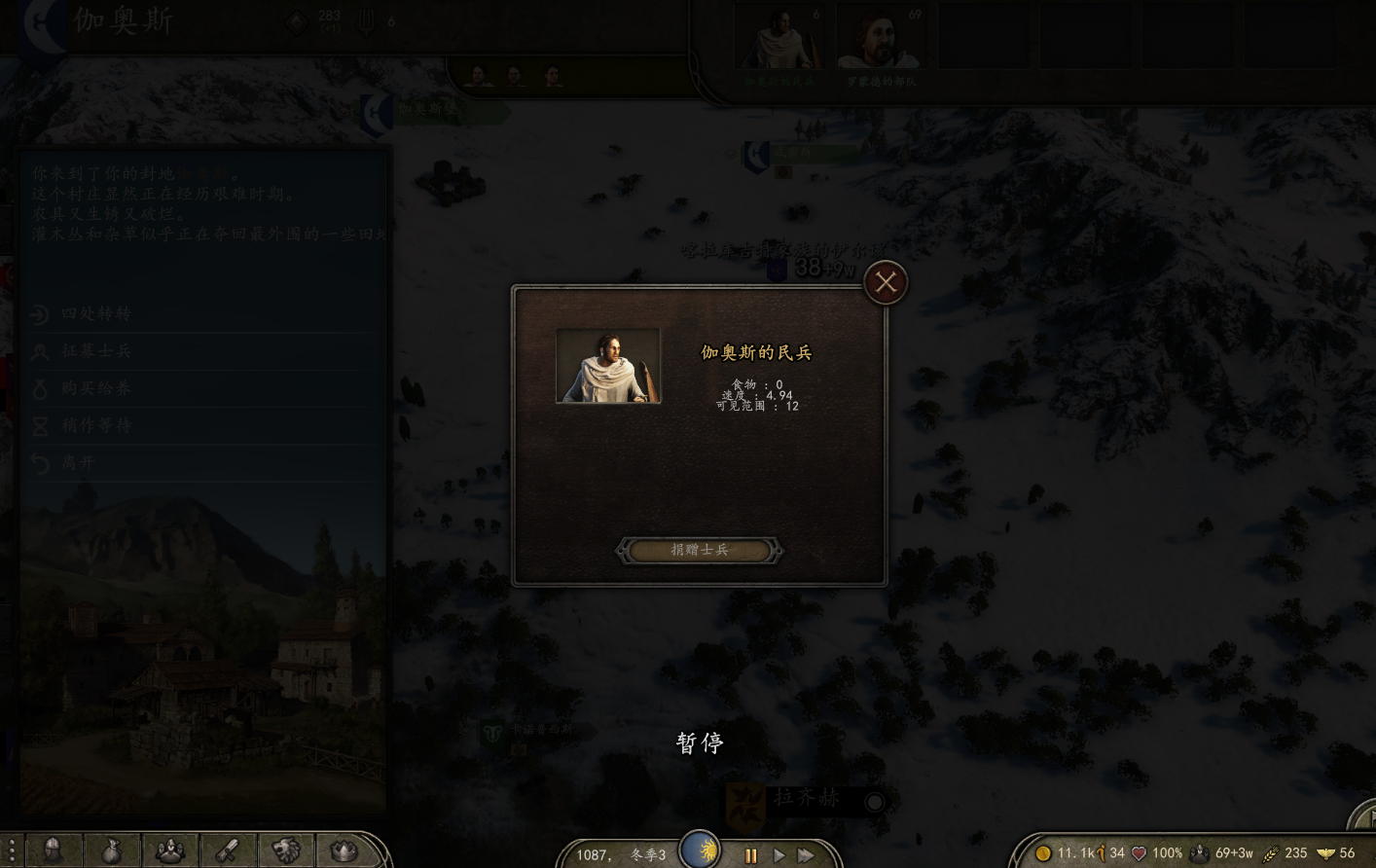Close the militia info popup
The width and height of the screenshot is (1376, 868).
point(886,283)
